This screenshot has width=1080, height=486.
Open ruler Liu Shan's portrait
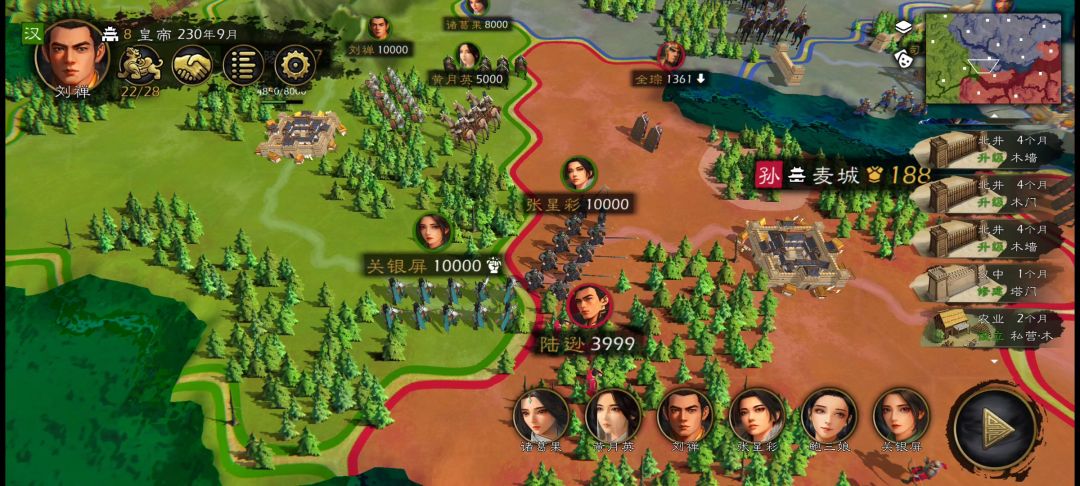click(71, 54)
